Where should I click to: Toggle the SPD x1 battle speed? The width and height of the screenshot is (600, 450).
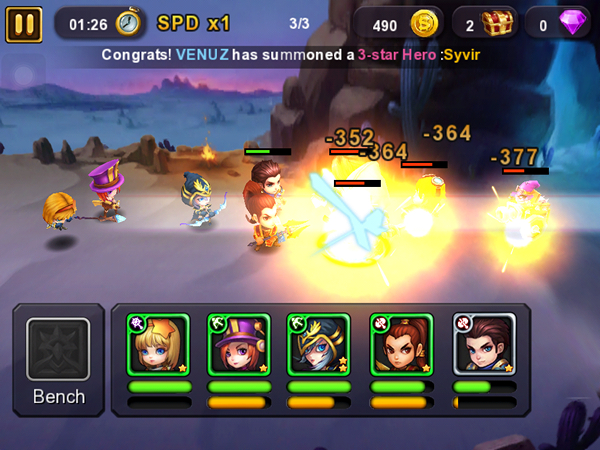pos(199,22)
